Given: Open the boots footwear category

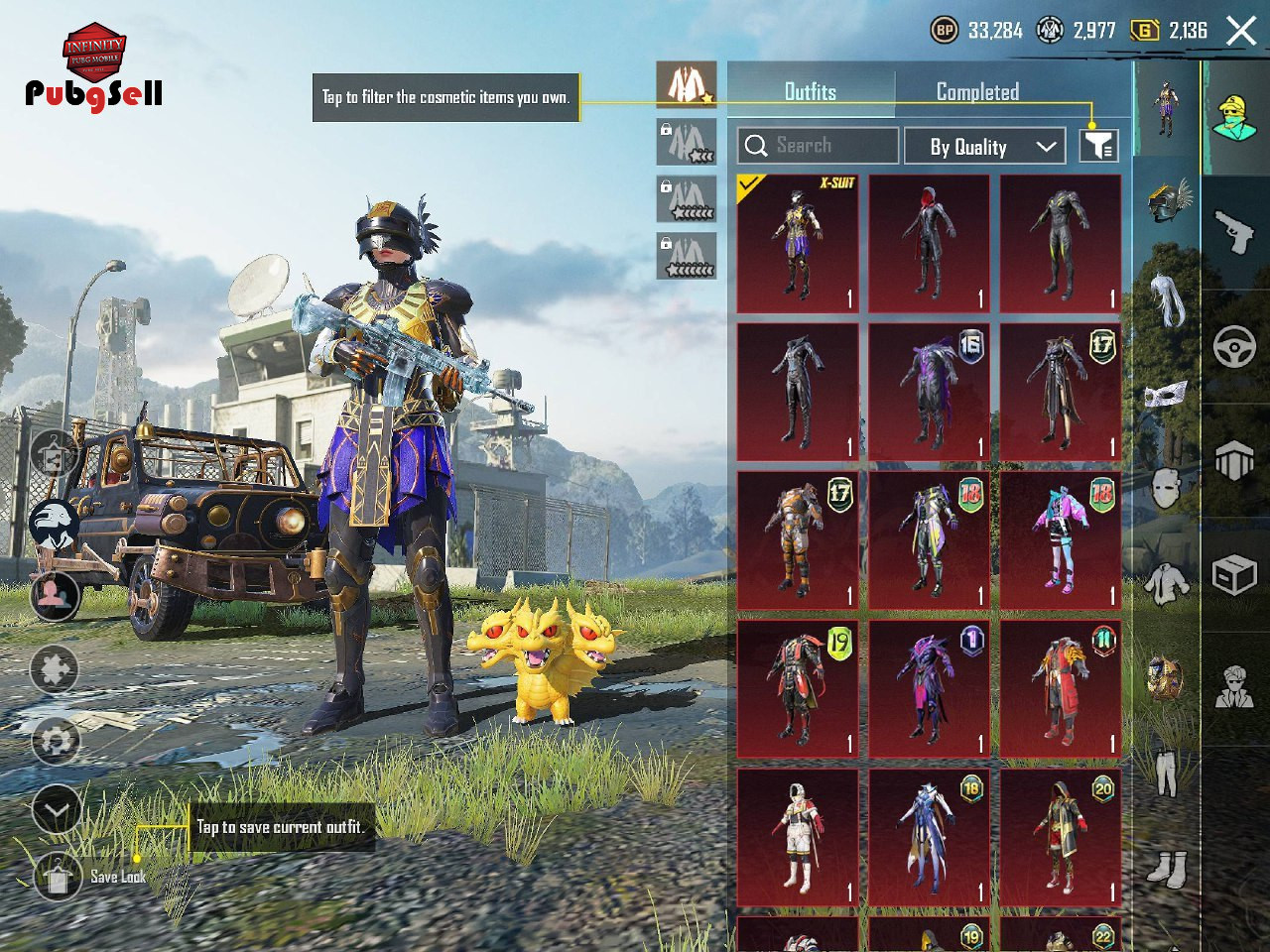Looking at the screenshot, I should click(1166, 869).
